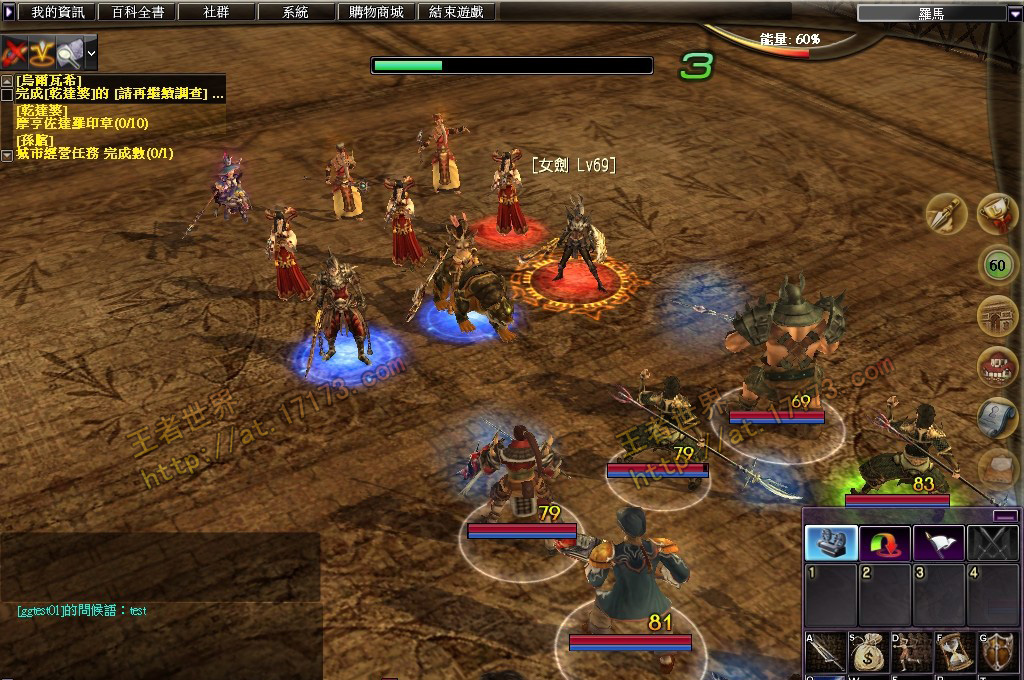Open the trophy cup icon
The width and height of the screenshot is (1024, 680).
click(997, 213)
